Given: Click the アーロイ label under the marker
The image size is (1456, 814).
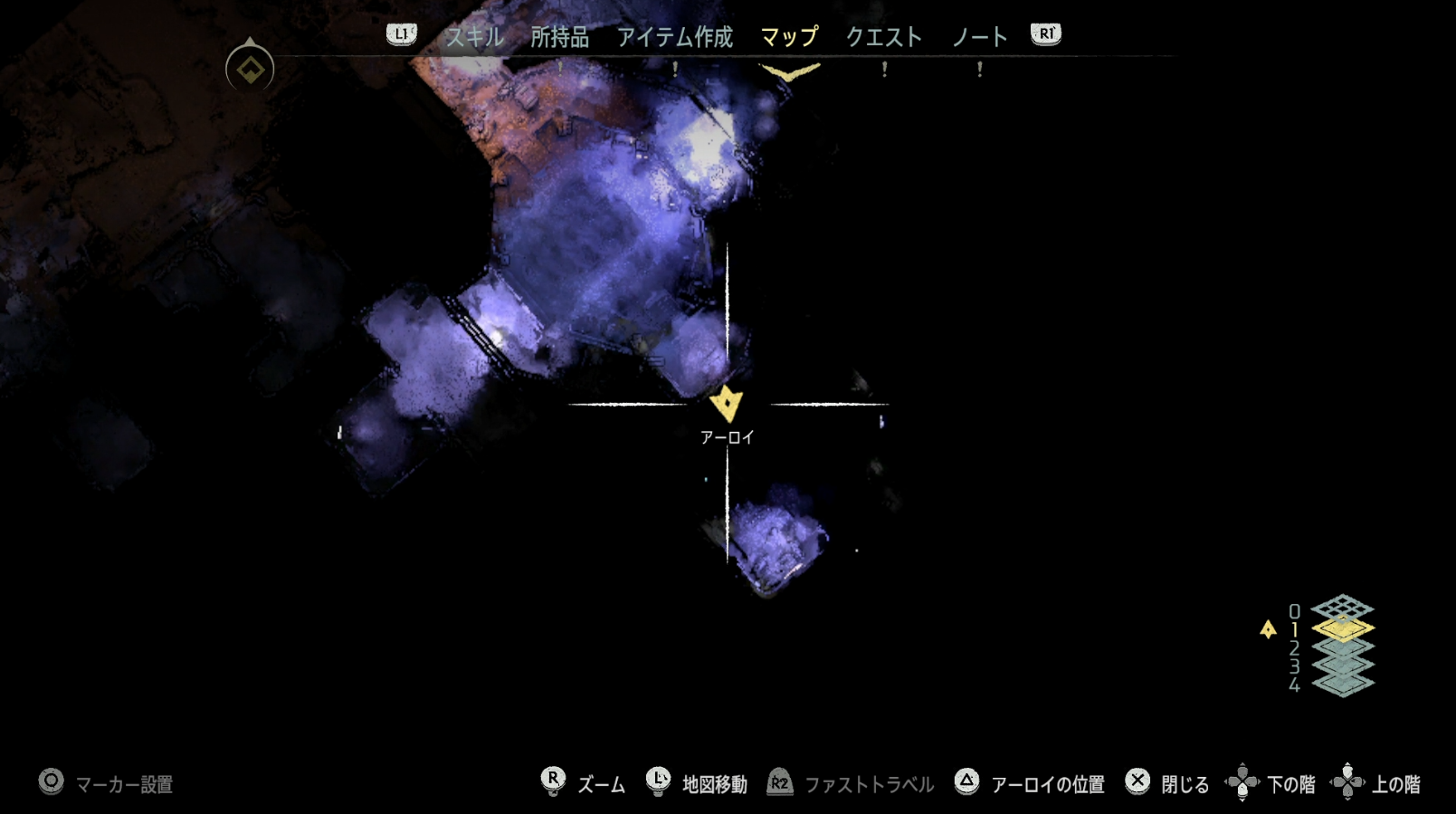Looking at the screenshot, I should tap(727, 436).
